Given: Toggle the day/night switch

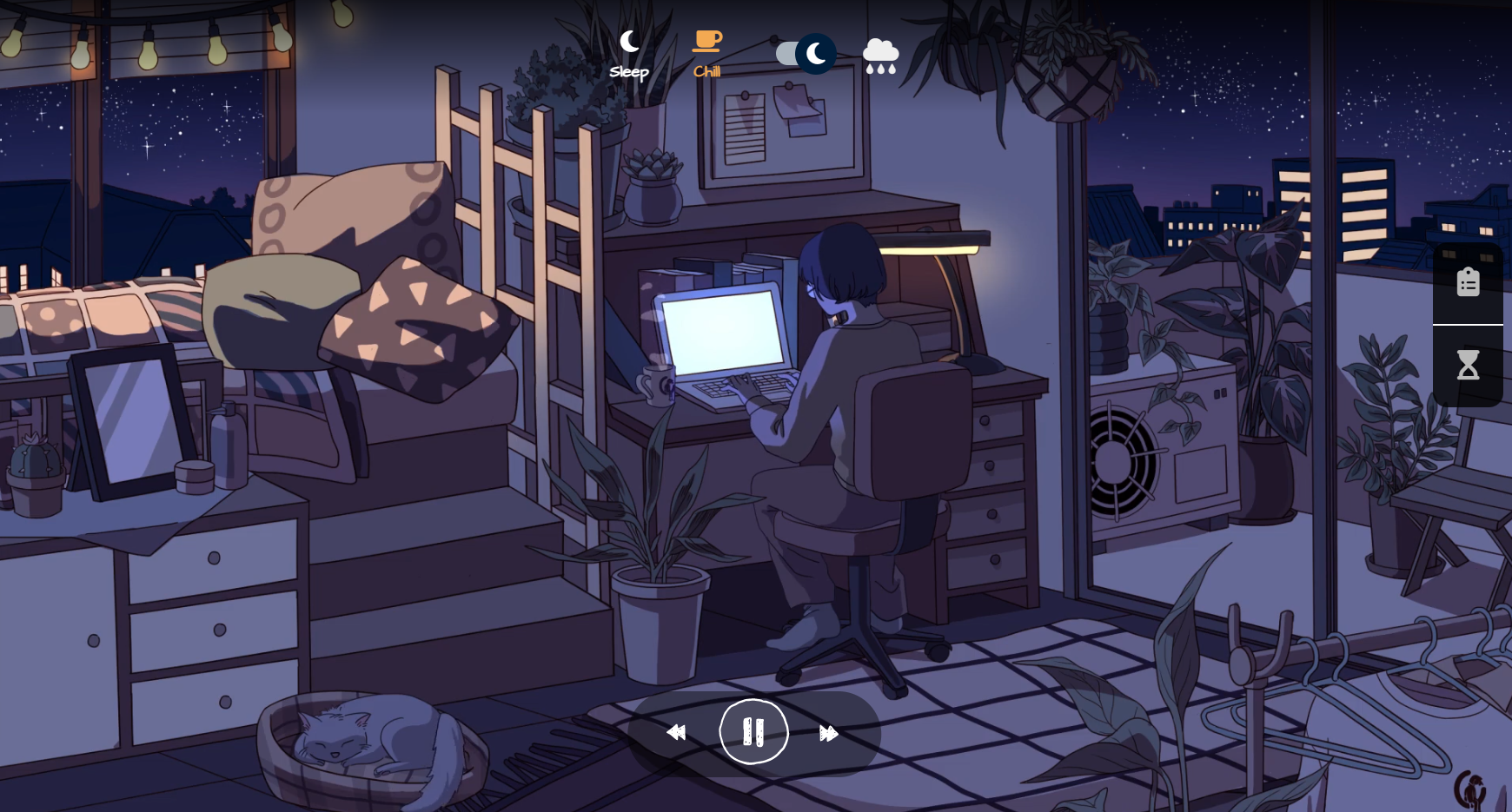Looking at the screenshot, I should click(x=804, y=53).
